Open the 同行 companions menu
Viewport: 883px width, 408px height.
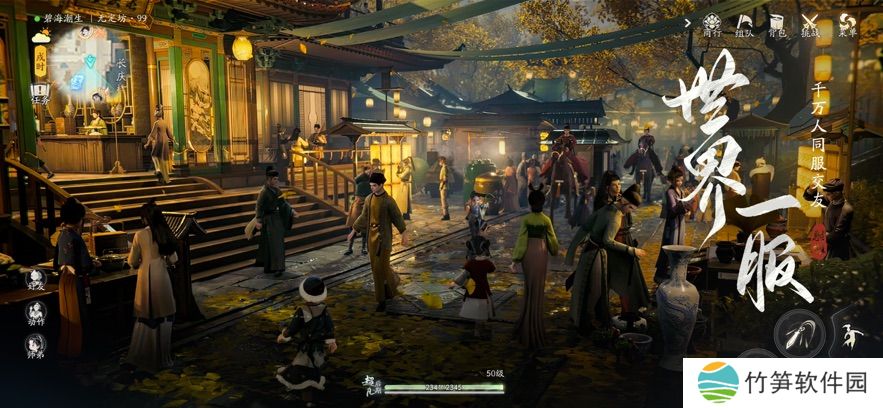point(712,23)
